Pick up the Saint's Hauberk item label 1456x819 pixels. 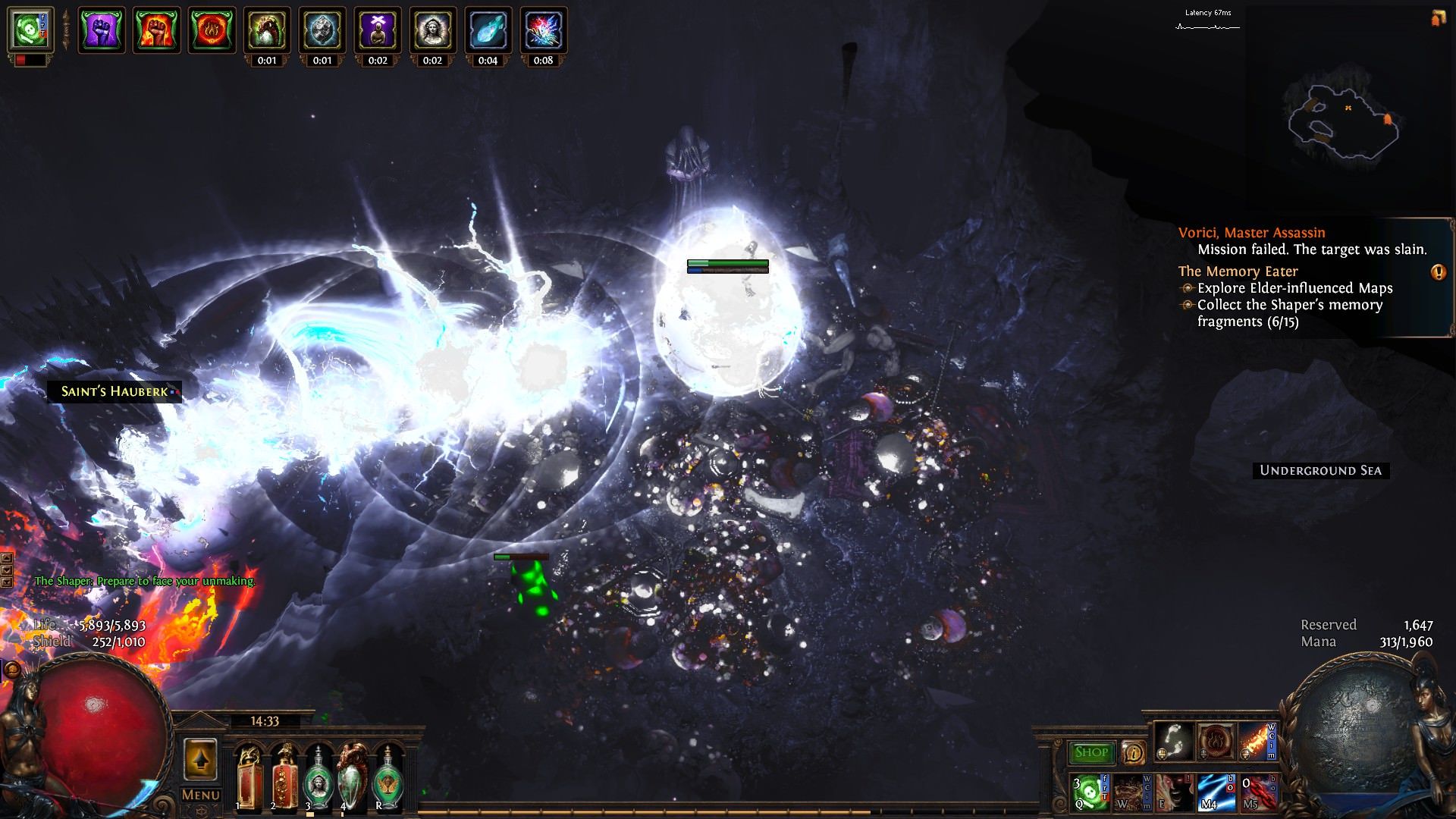(x=115, y=391)
